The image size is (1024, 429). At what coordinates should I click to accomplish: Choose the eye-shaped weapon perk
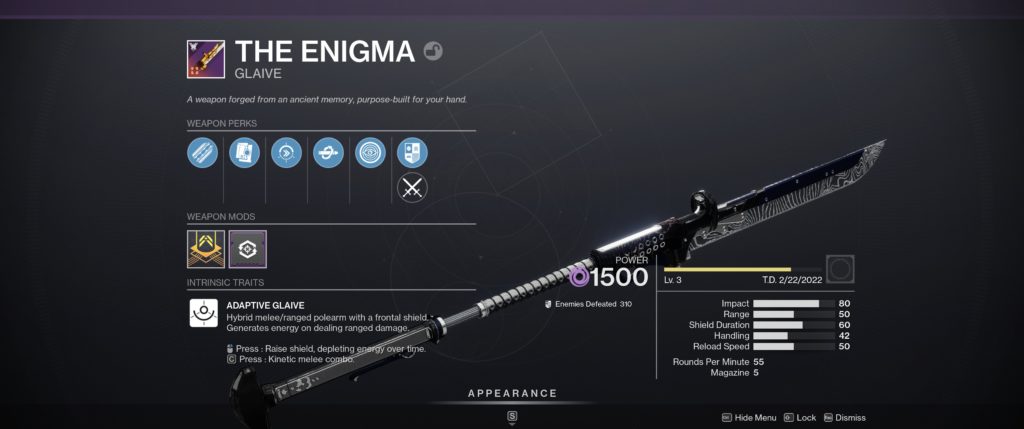(x=371, y=153)
